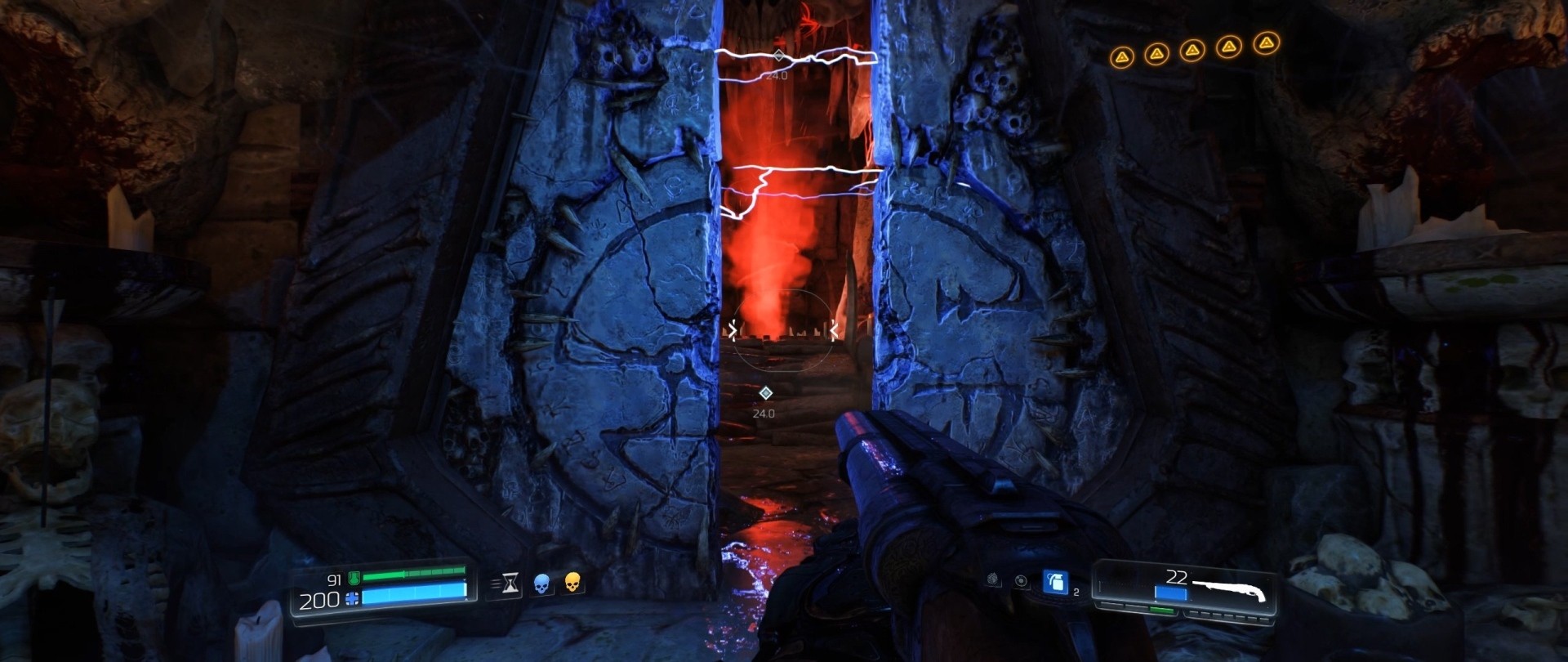Viewport: 1568px width, 662px height.
Task: Click the armor value labeled 200
Action: (x=320, y=600)
